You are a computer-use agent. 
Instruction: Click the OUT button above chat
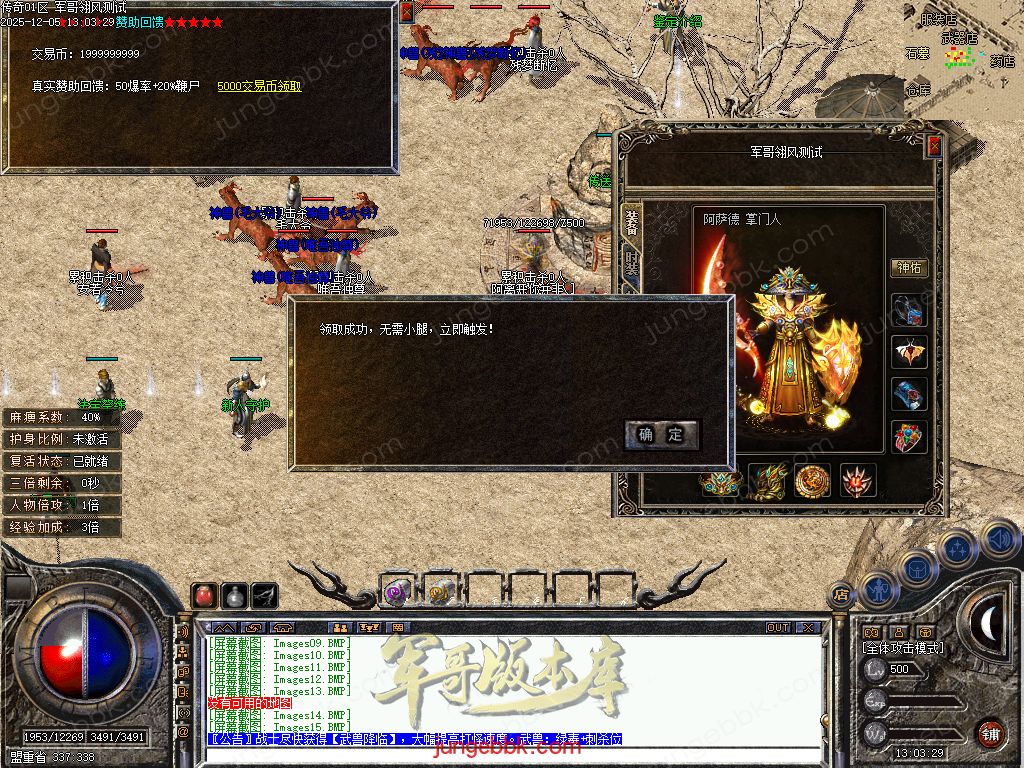tap(778, 628)
